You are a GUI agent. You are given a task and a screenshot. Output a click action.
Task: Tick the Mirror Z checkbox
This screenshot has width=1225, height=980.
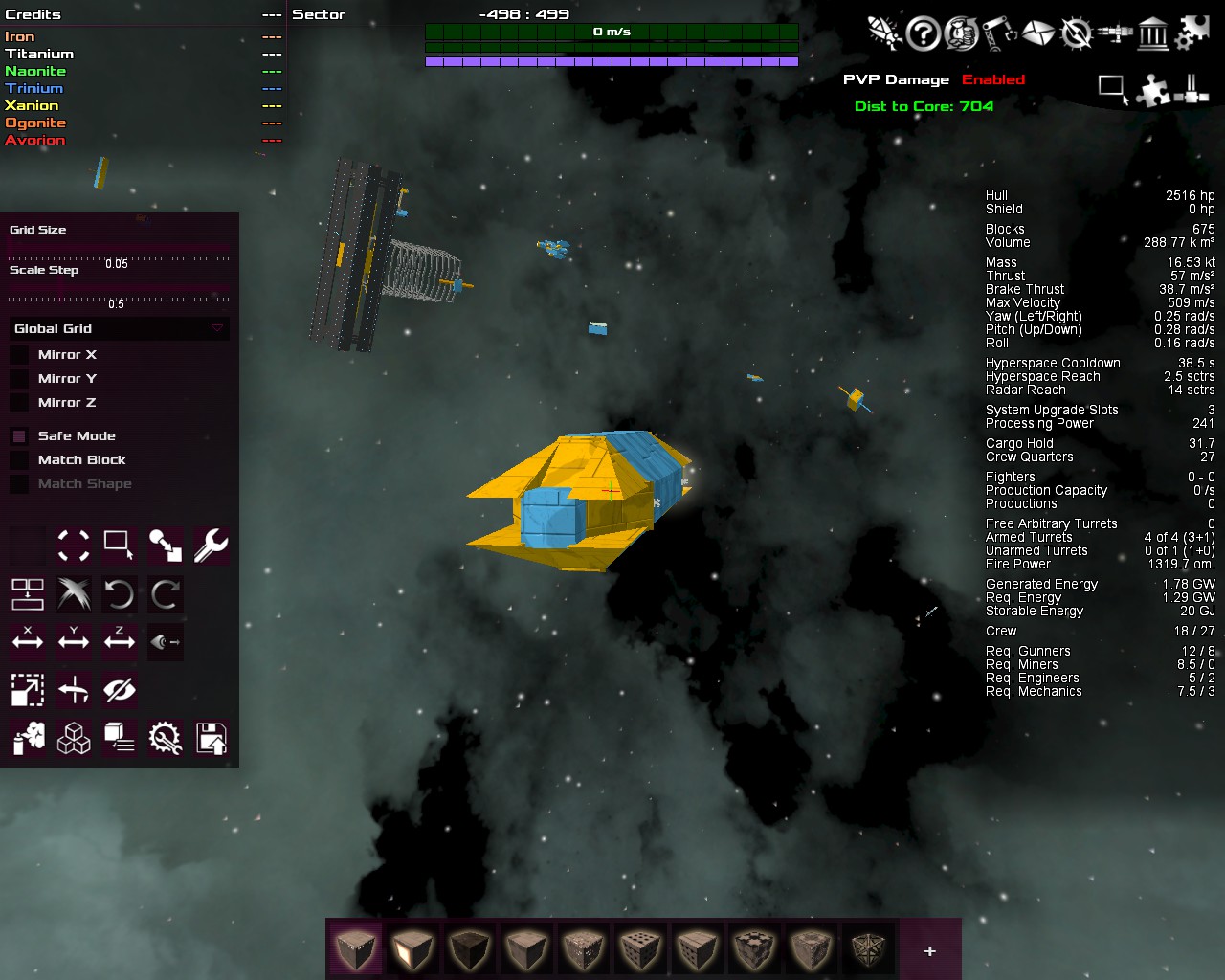pyautogui.click(x=19, y=403)
